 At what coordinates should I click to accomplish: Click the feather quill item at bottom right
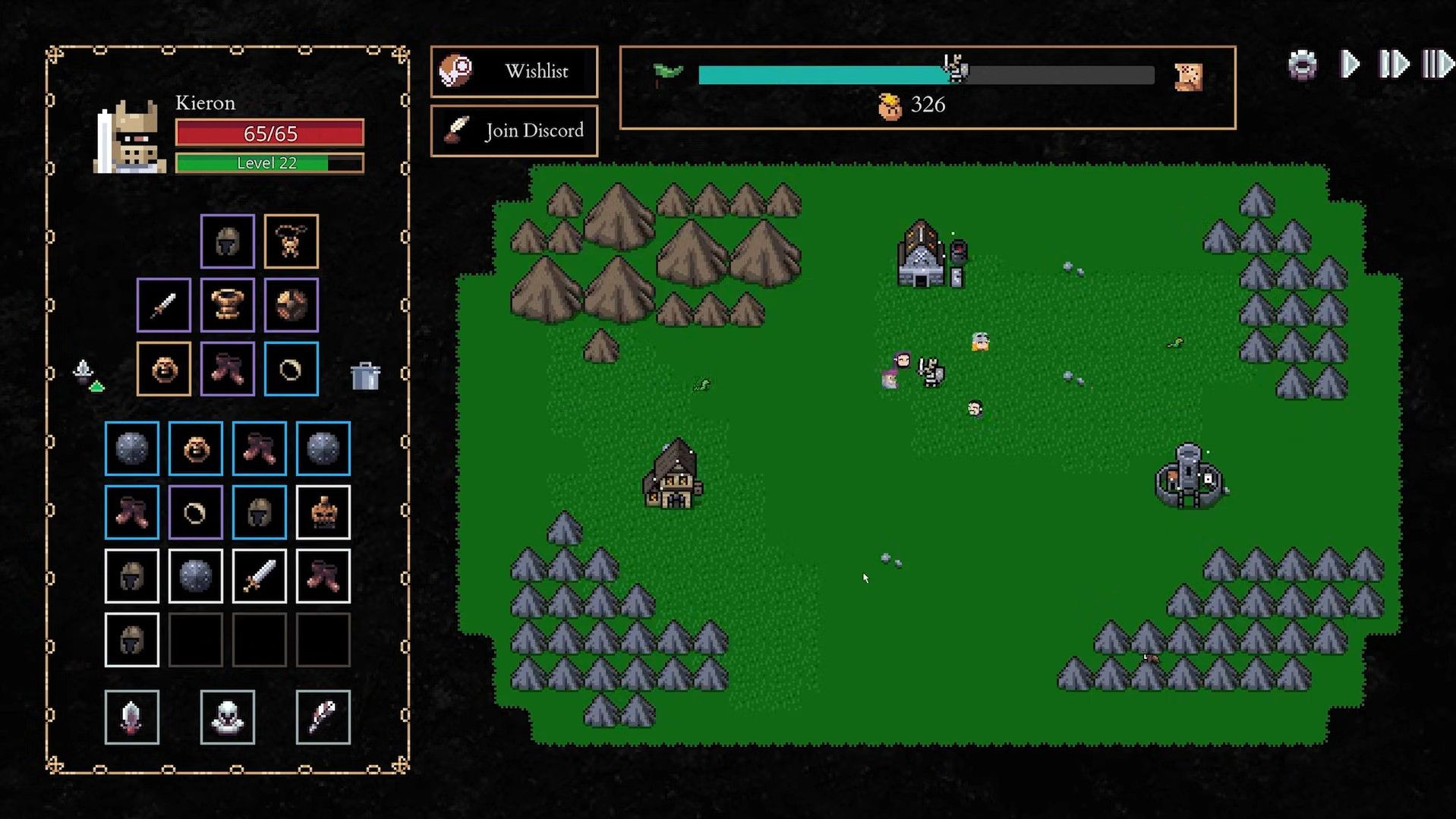click(322, 716)
